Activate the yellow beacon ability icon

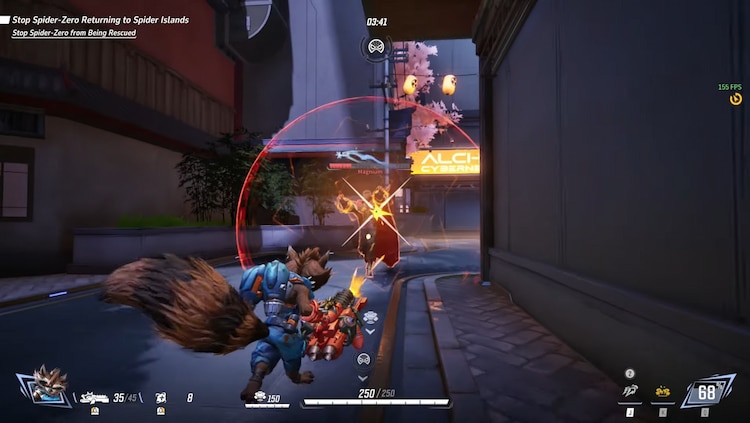point(662,392)
